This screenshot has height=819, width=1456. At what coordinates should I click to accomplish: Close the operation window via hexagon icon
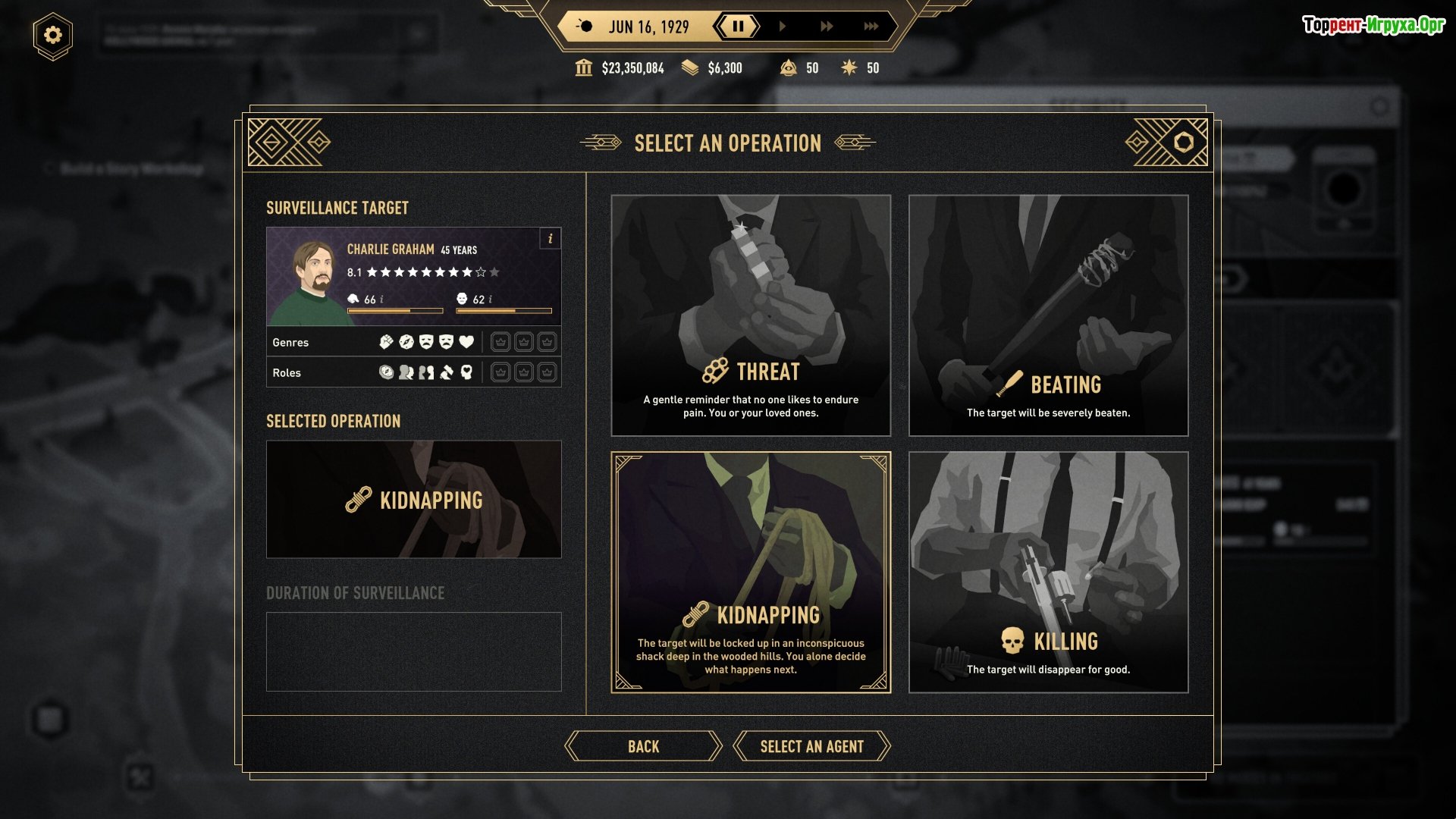coord(1183,142)
